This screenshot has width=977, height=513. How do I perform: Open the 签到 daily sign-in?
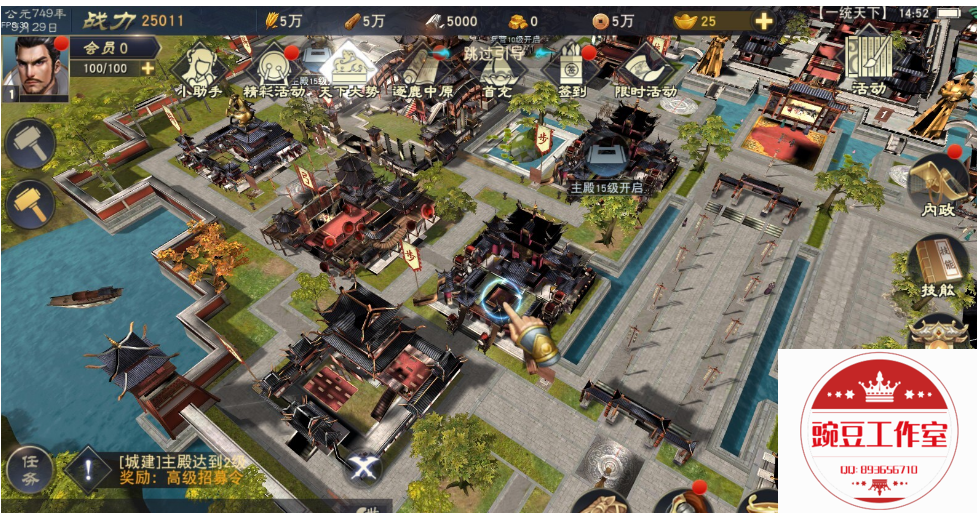[x=572, y=70]
